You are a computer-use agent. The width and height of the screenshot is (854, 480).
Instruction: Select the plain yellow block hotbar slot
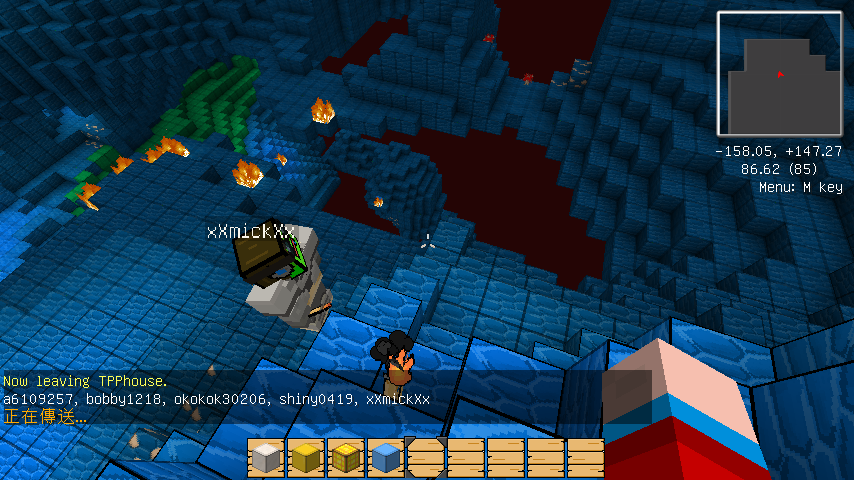click(306, 458)
